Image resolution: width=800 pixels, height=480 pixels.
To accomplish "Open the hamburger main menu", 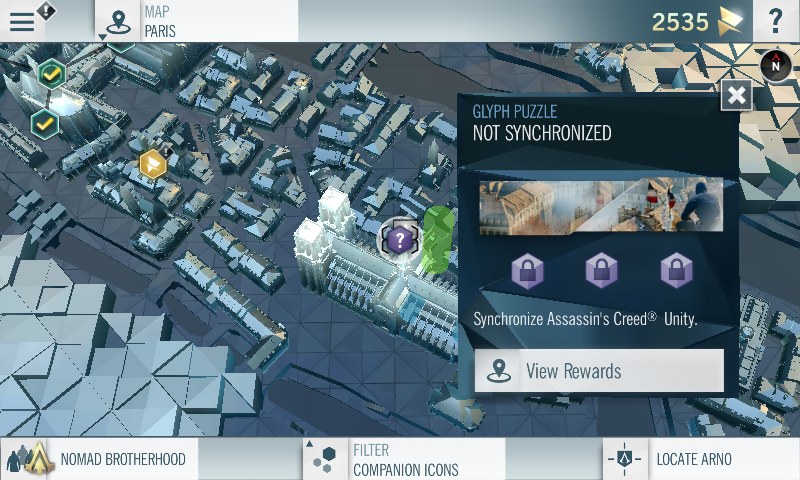I will [22, 21].
